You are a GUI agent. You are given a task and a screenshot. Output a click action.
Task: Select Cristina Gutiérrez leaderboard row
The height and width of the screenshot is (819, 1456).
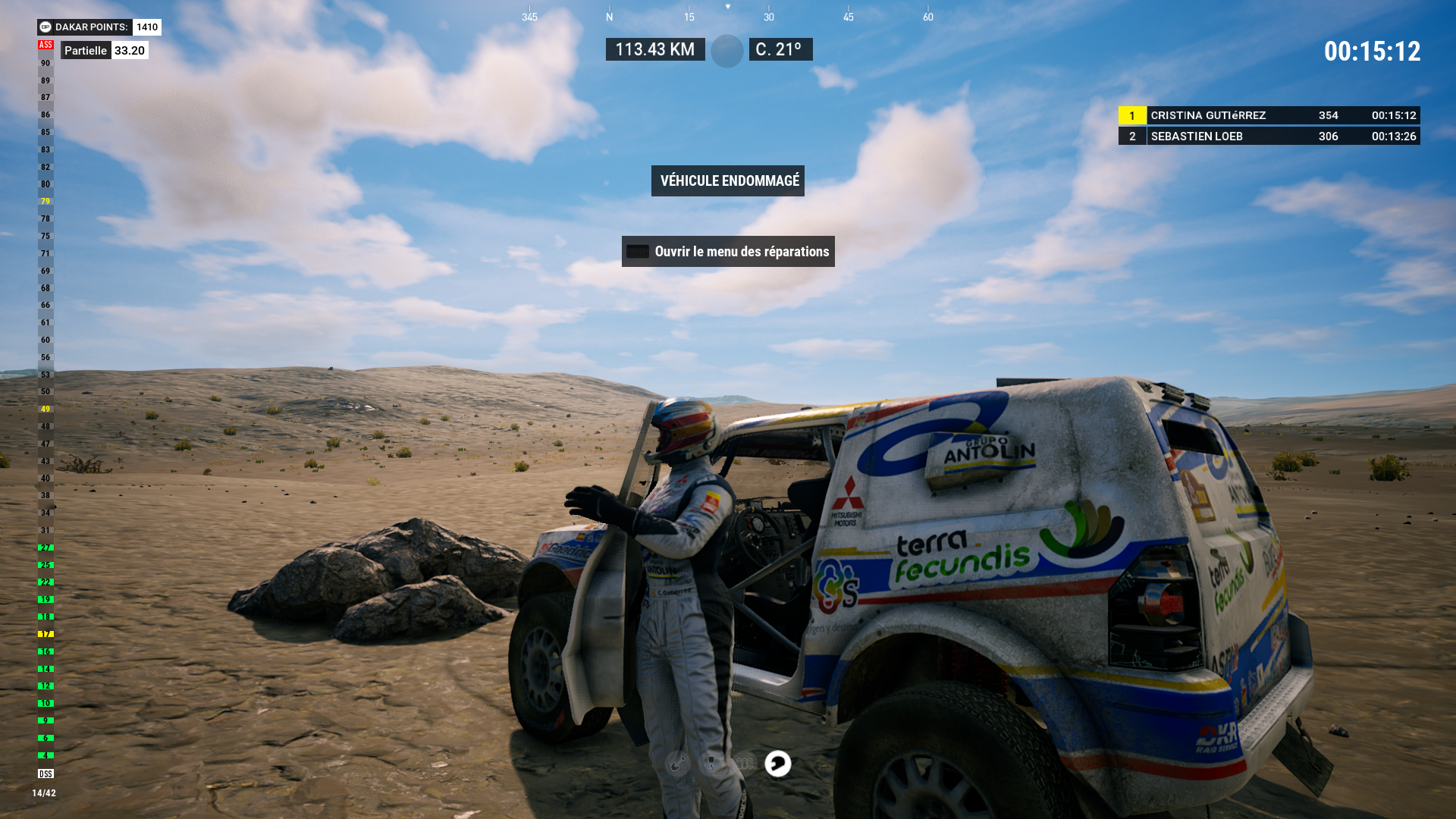click(x=1269, y=115)
